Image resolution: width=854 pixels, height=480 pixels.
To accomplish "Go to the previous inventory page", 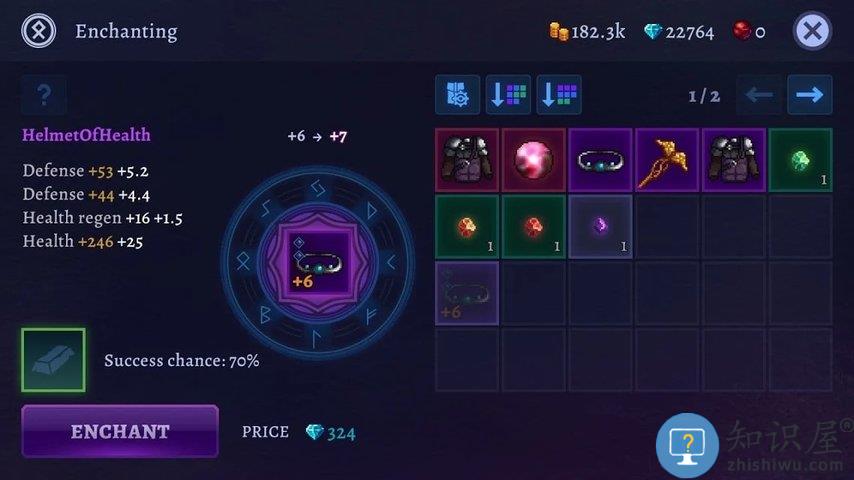I will pos(760,95).
